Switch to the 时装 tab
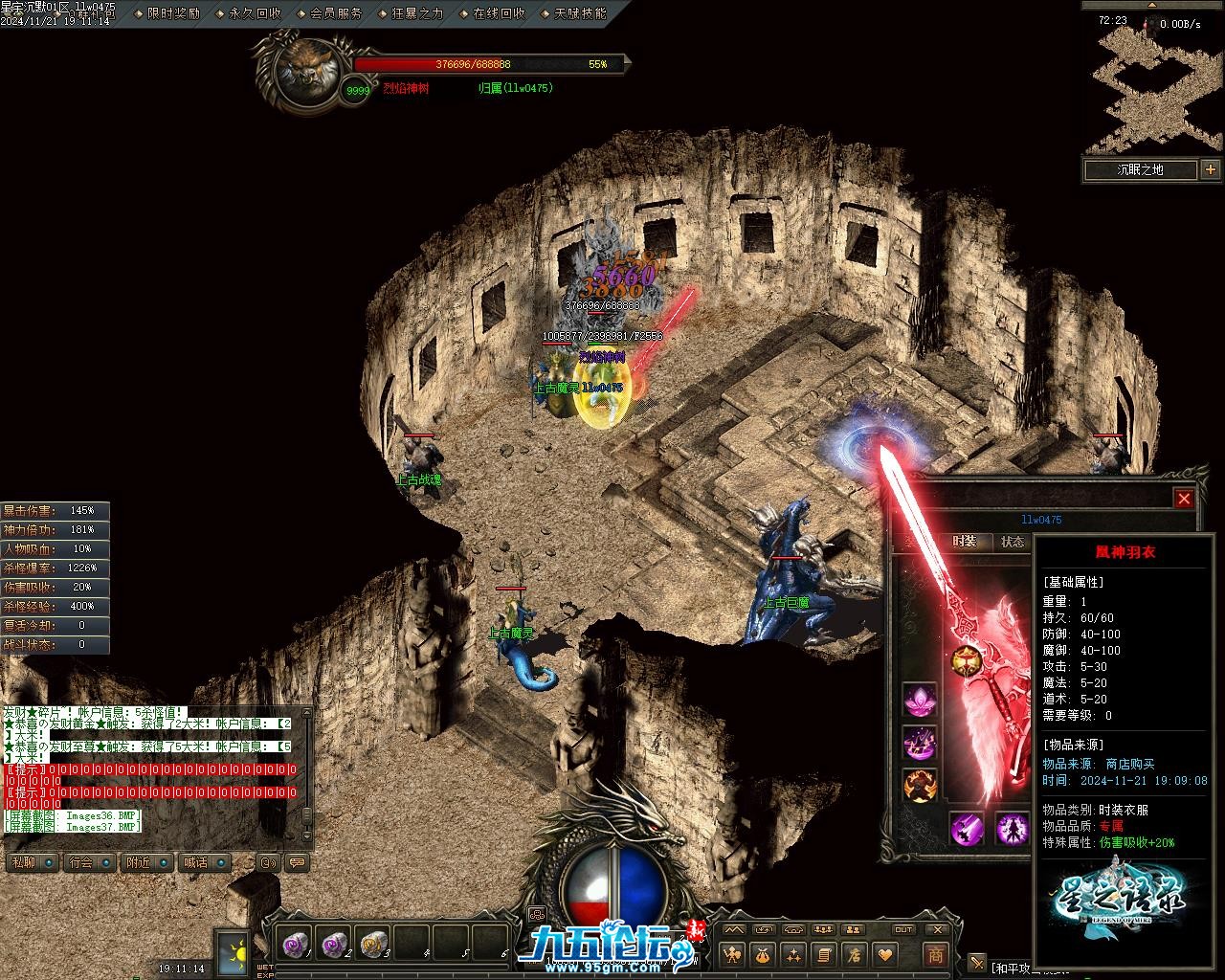Image resolution: width=1225 pixels, height=980 pixels. pos(965,542)
